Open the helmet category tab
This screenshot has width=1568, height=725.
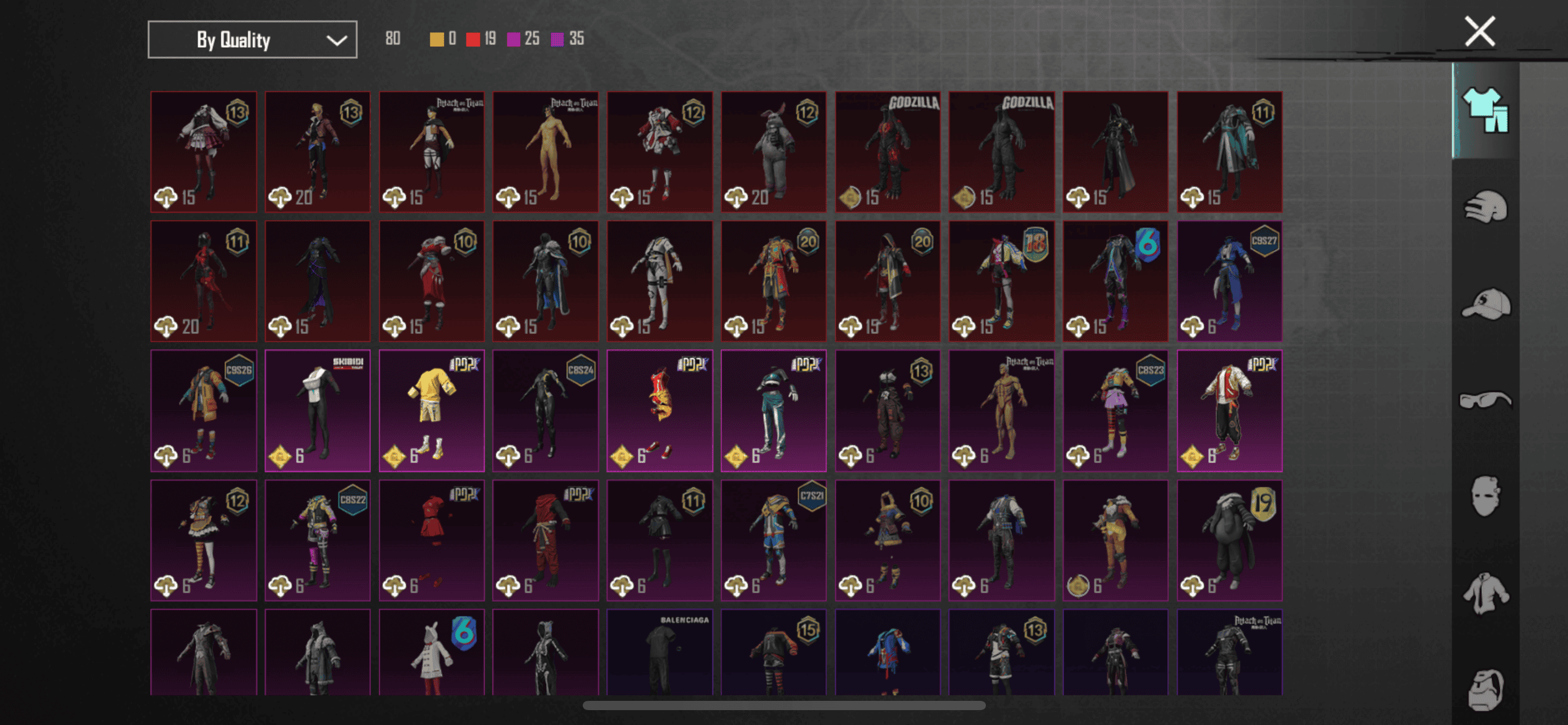tap(1485, 207)
